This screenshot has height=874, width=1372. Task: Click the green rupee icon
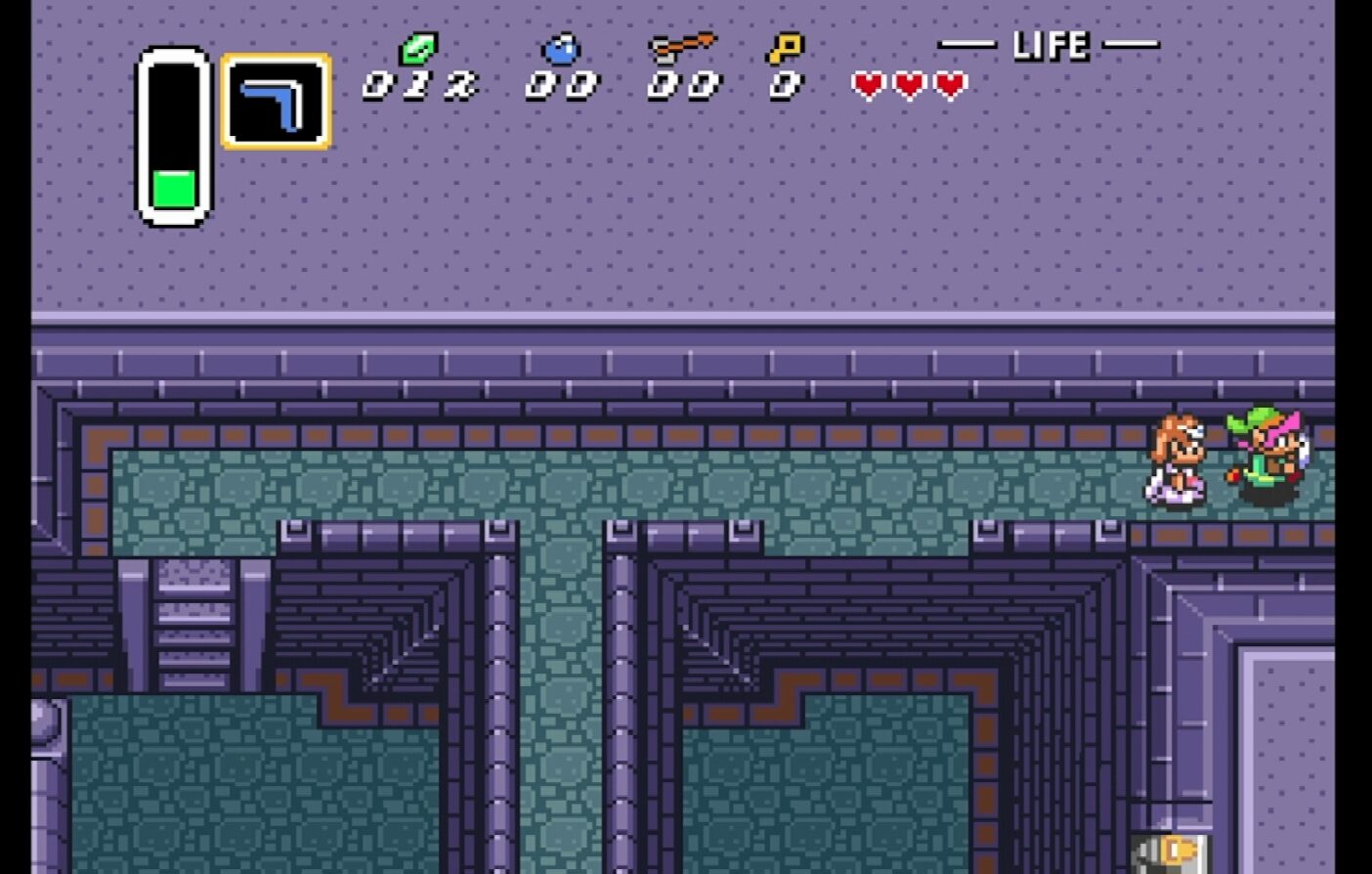pos(419,48)
